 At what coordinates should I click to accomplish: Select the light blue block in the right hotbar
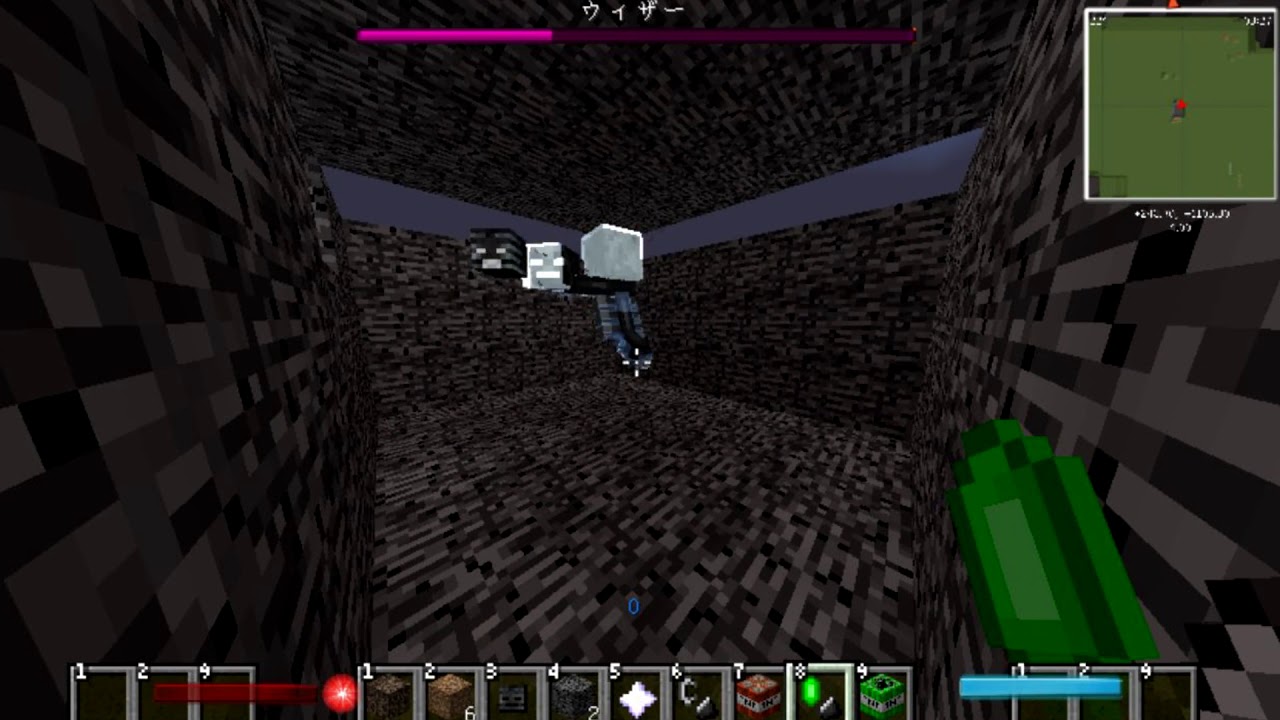pyautogui.click(x=1040, y=687)
